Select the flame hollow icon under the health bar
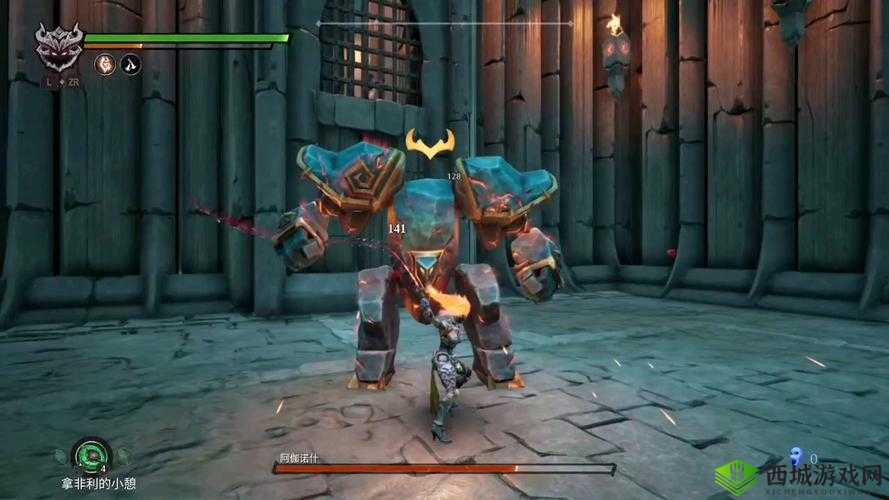Image resolution: width=889 pixels, height=500 pixels. pos(104,64)
